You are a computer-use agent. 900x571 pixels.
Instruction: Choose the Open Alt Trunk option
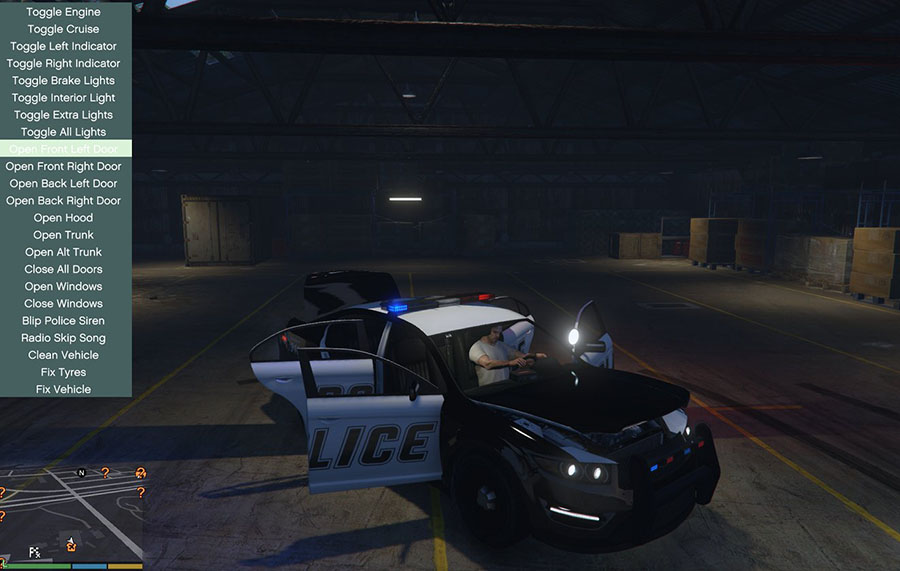coord(64,252)
